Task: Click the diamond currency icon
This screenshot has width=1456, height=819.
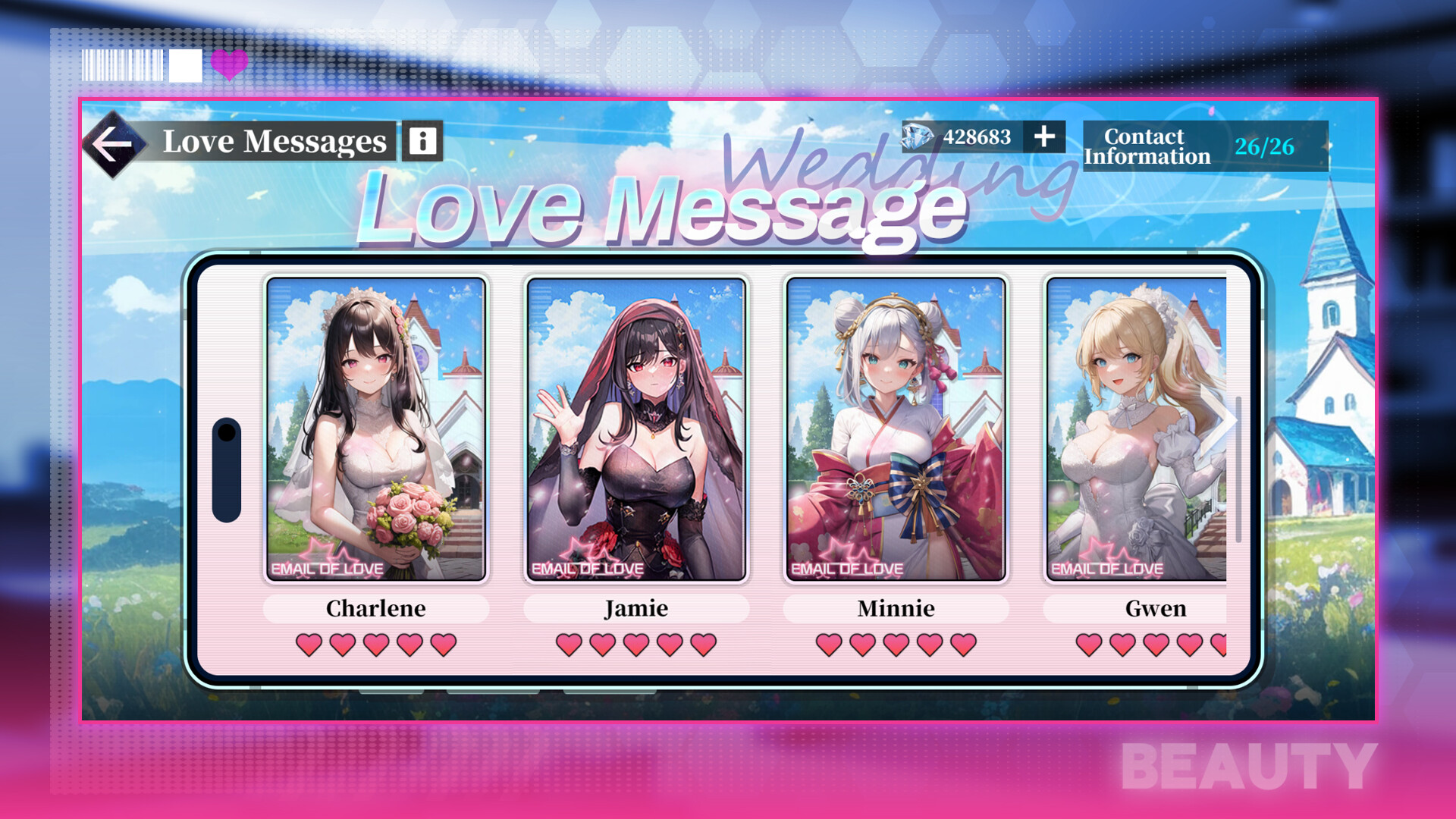Action: pyautogui.click(x=915, y=137)
